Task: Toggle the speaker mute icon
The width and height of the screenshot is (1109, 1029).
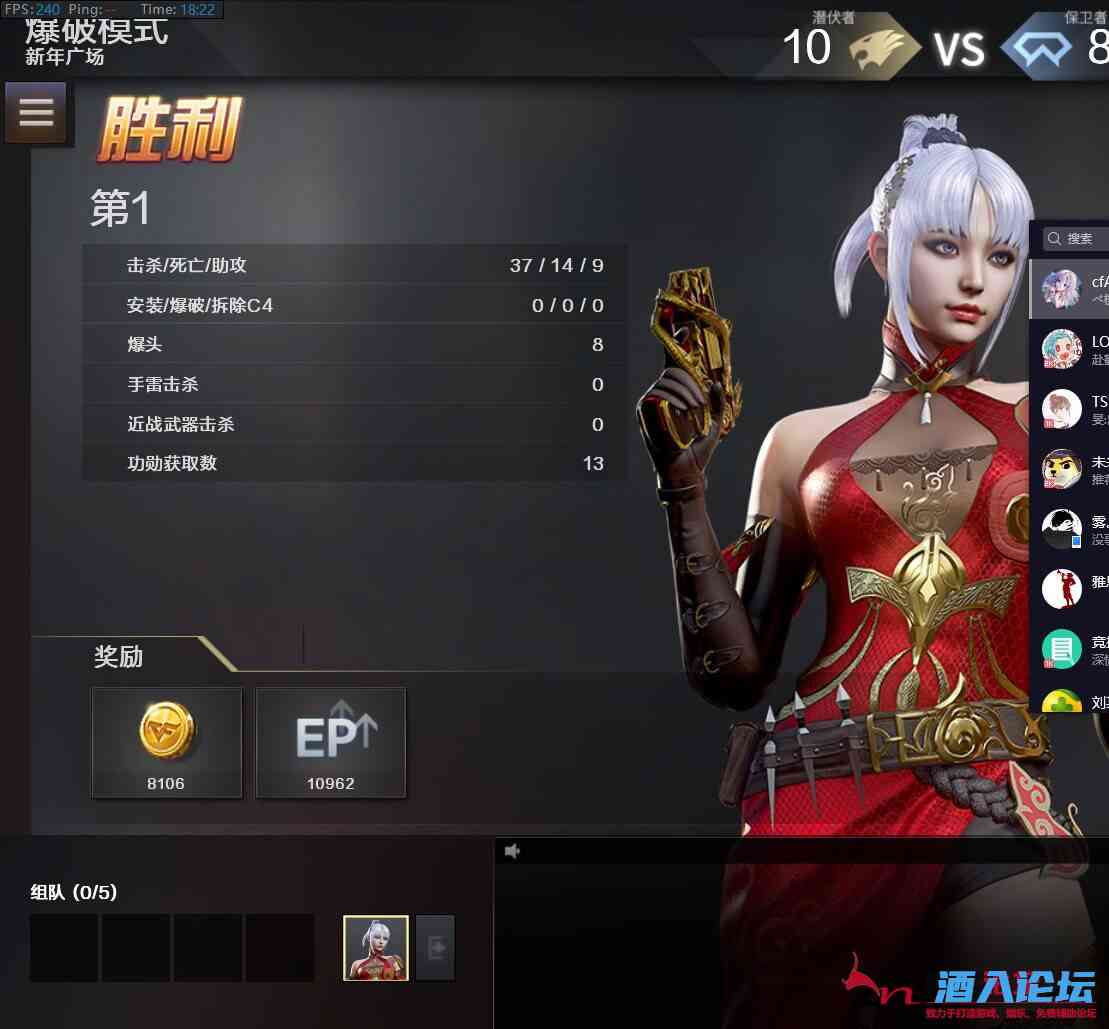Action: pos(513,851)
